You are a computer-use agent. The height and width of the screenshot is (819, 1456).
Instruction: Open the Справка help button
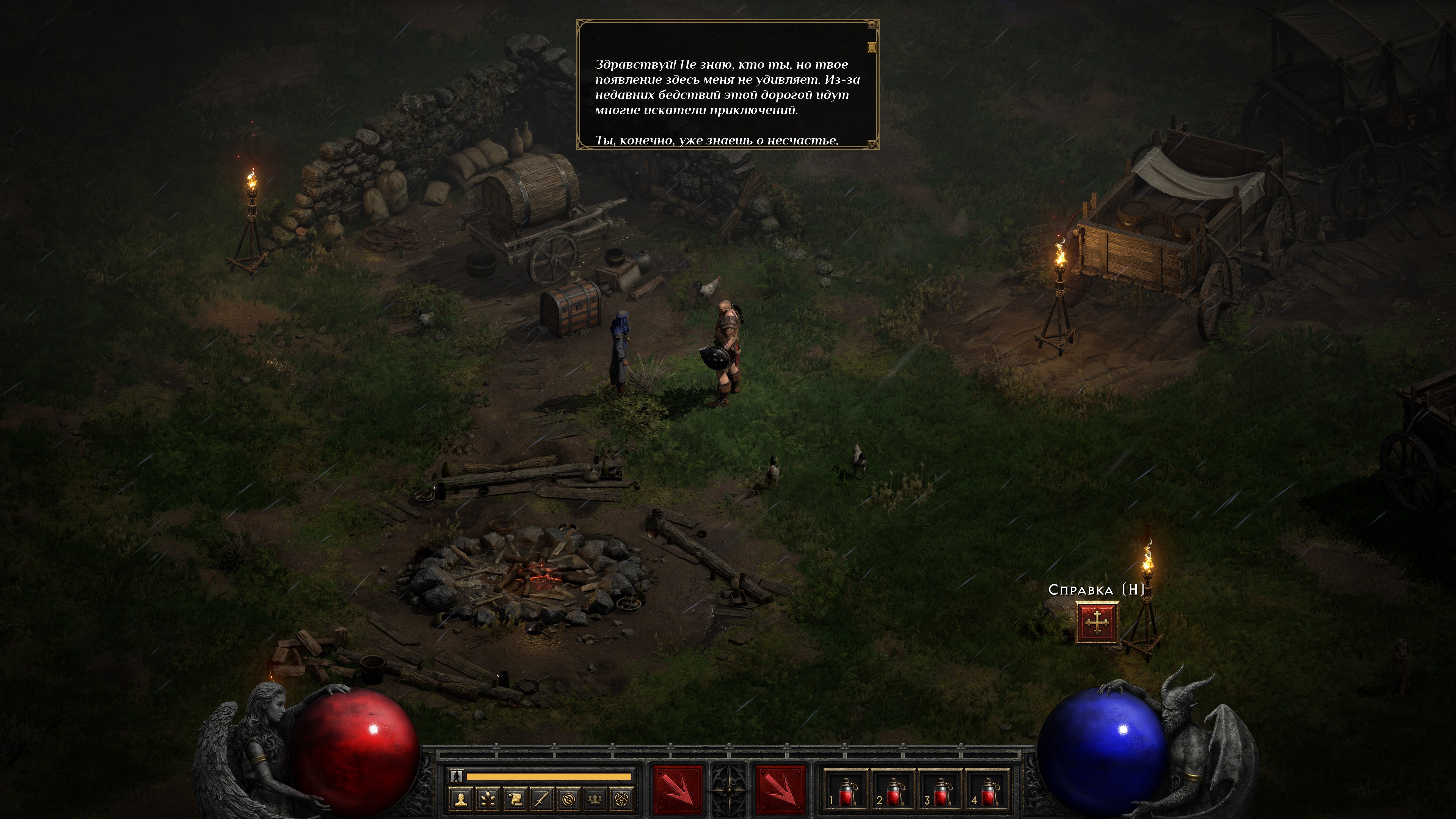coord(1097,622)
